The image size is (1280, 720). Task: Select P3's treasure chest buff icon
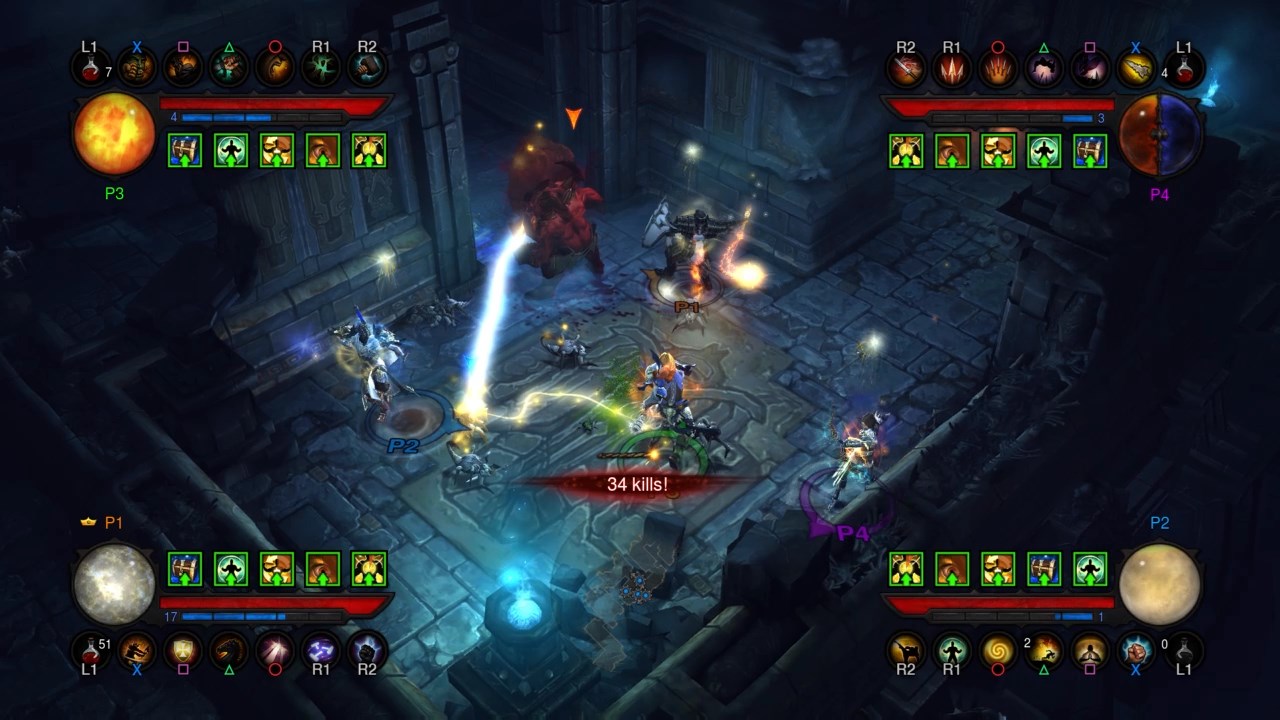tap(185, 150)
